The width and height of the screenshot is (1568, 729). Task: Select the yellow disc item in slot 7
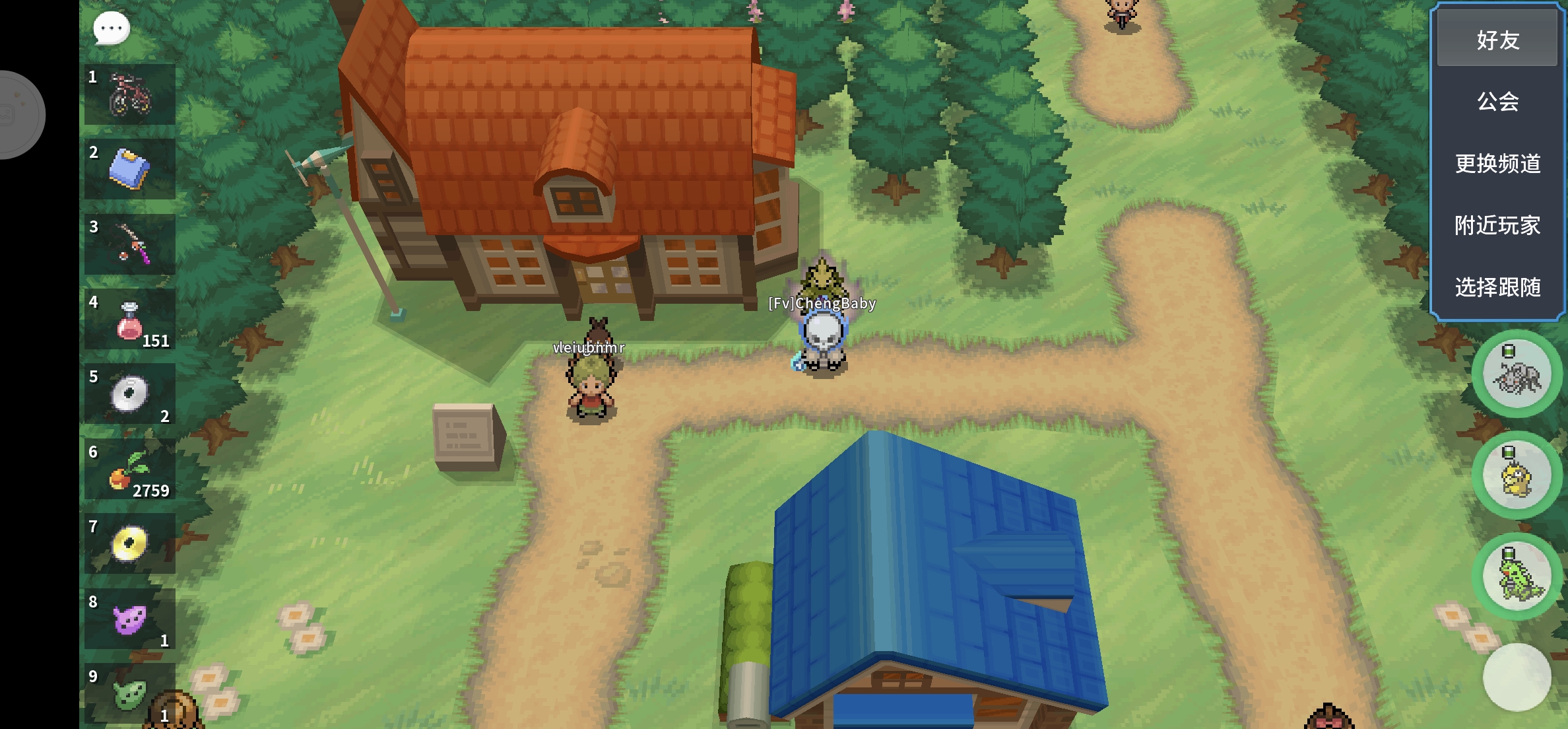[129, 545]
